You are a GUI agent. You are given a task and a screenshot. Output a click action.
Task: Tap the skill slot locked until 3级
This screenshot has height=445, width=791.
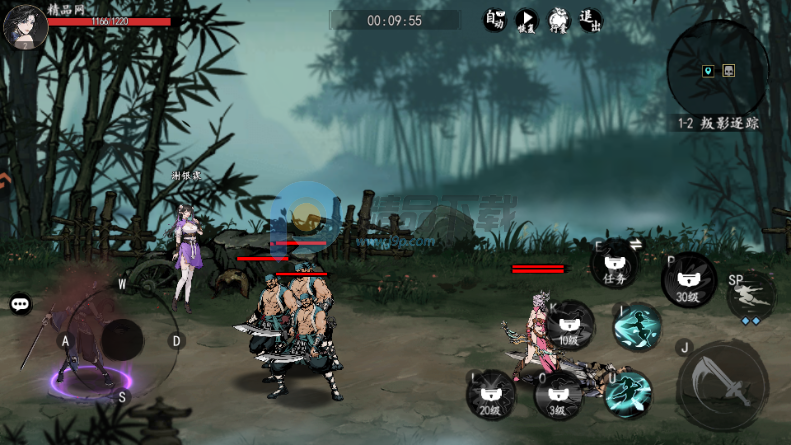tap(558, 395)
